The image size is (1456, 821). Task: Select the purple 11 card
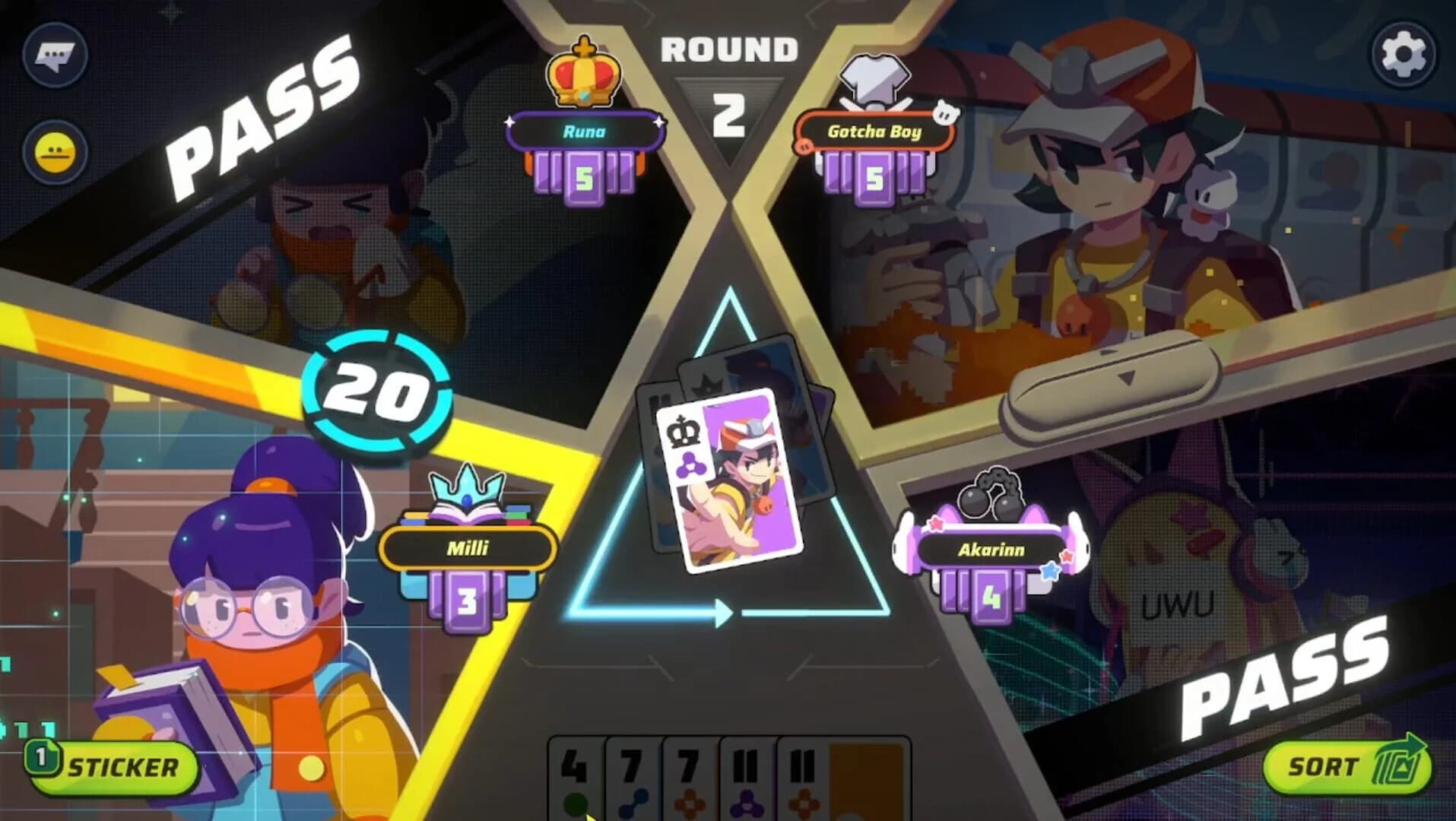(x=746, y=775)
